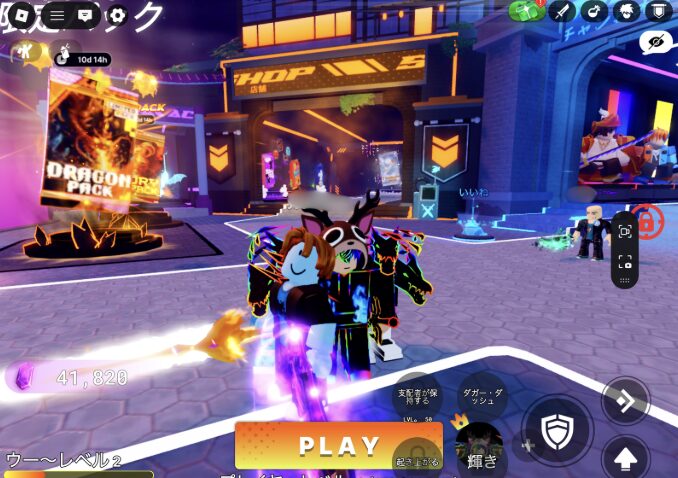Open the gear settings icon
The width and height of the screenshot is (678, 478).
[117, 16]
